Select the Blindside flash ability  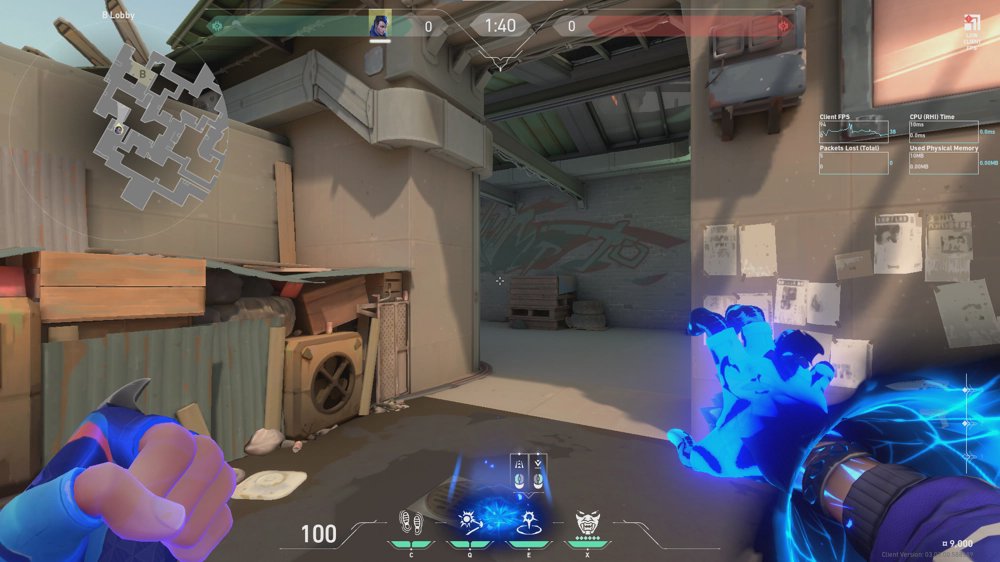coord(468,521)
